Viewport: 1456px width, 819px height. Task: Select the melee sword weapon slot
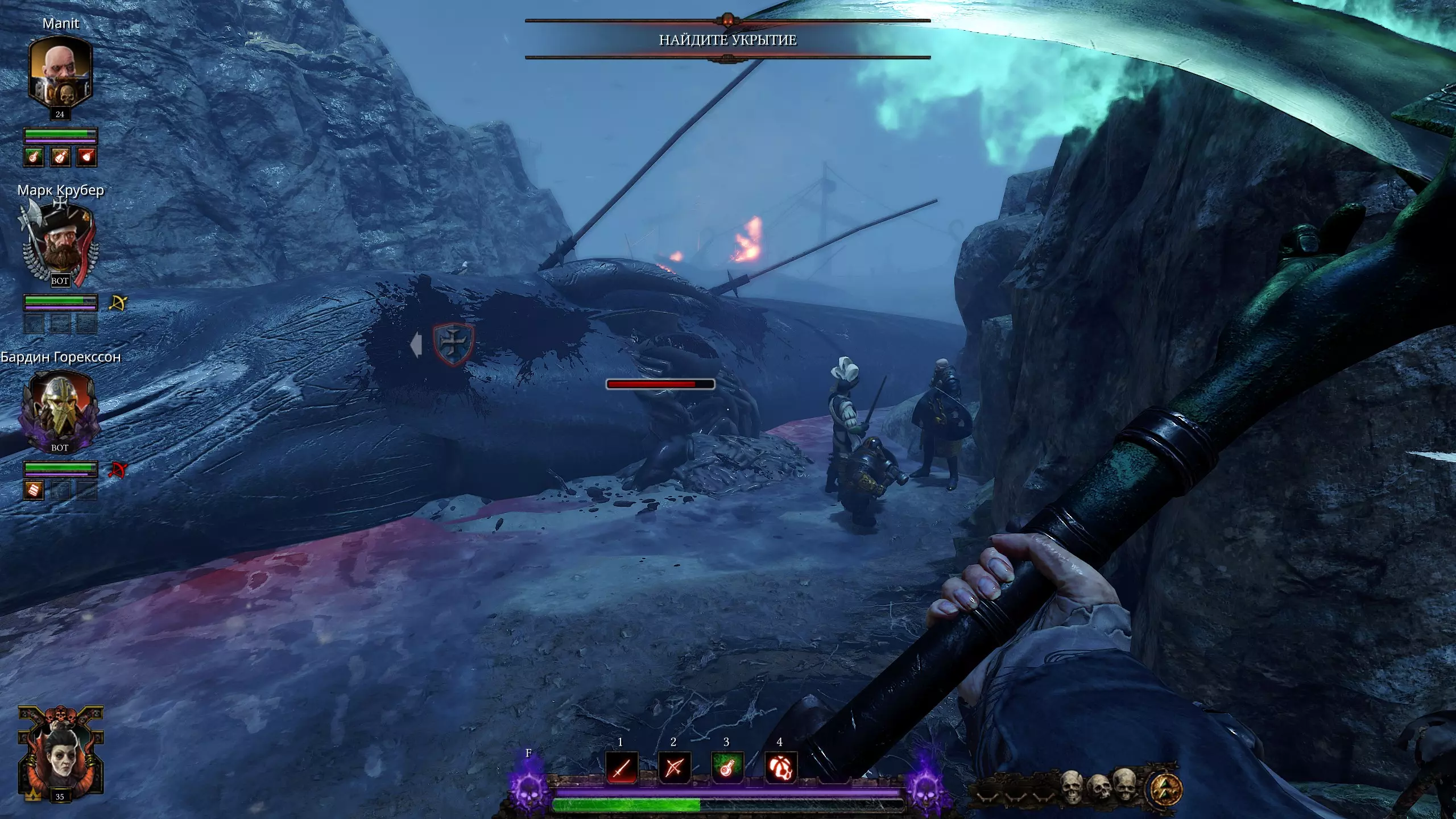click(621, 768)
